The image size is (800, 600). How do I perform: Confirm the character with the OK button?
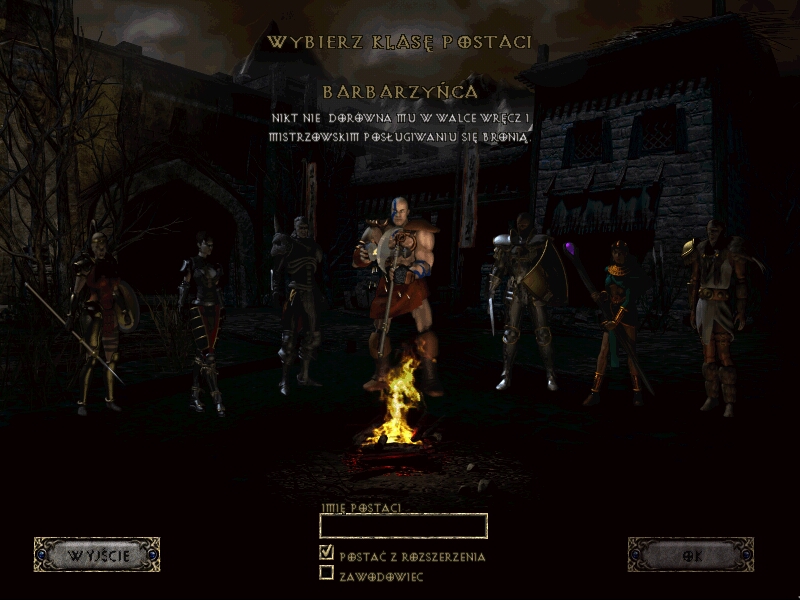point(690,554)
